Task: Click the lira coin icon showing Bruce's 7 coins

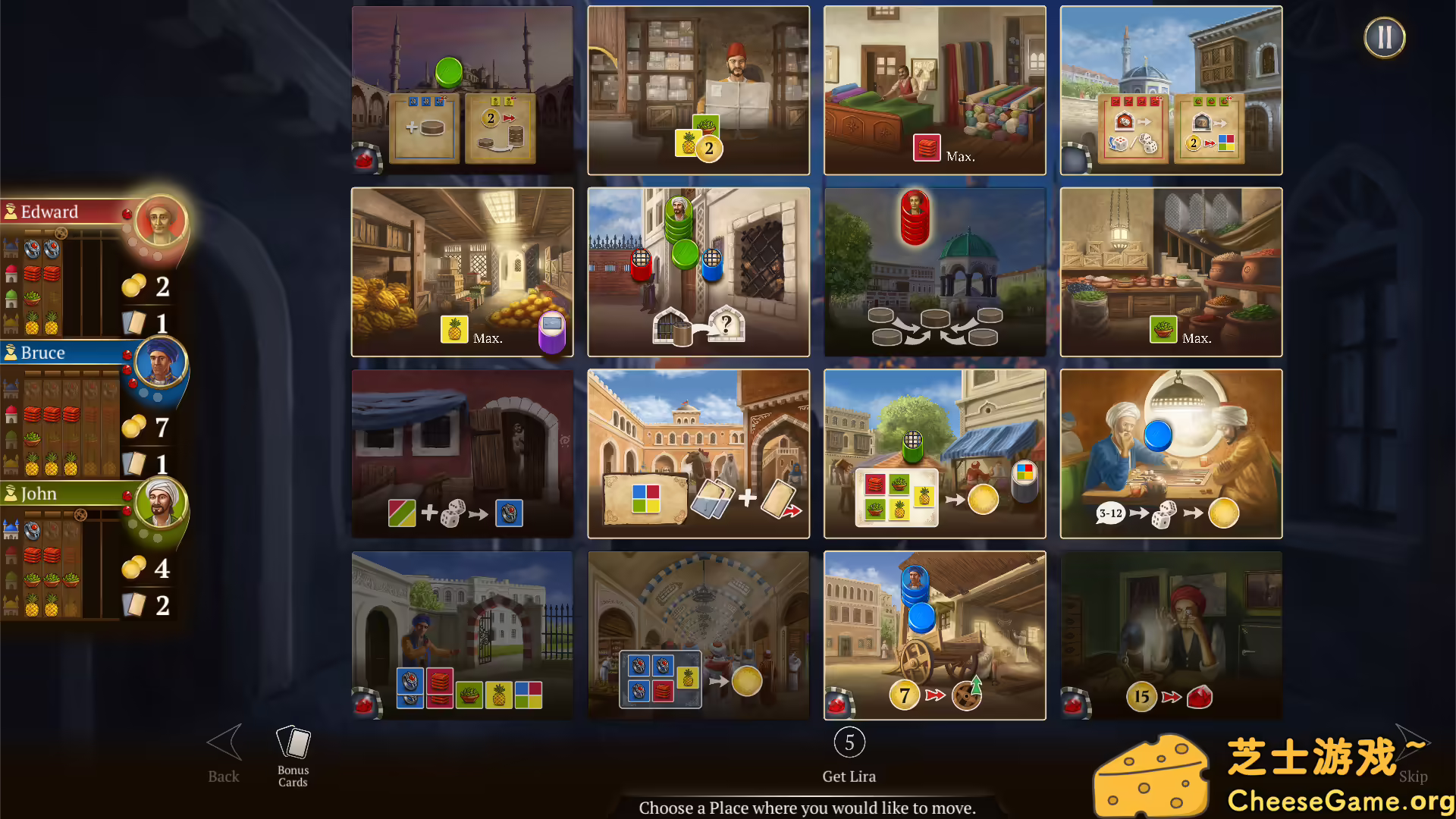Action: coord(133,427)
